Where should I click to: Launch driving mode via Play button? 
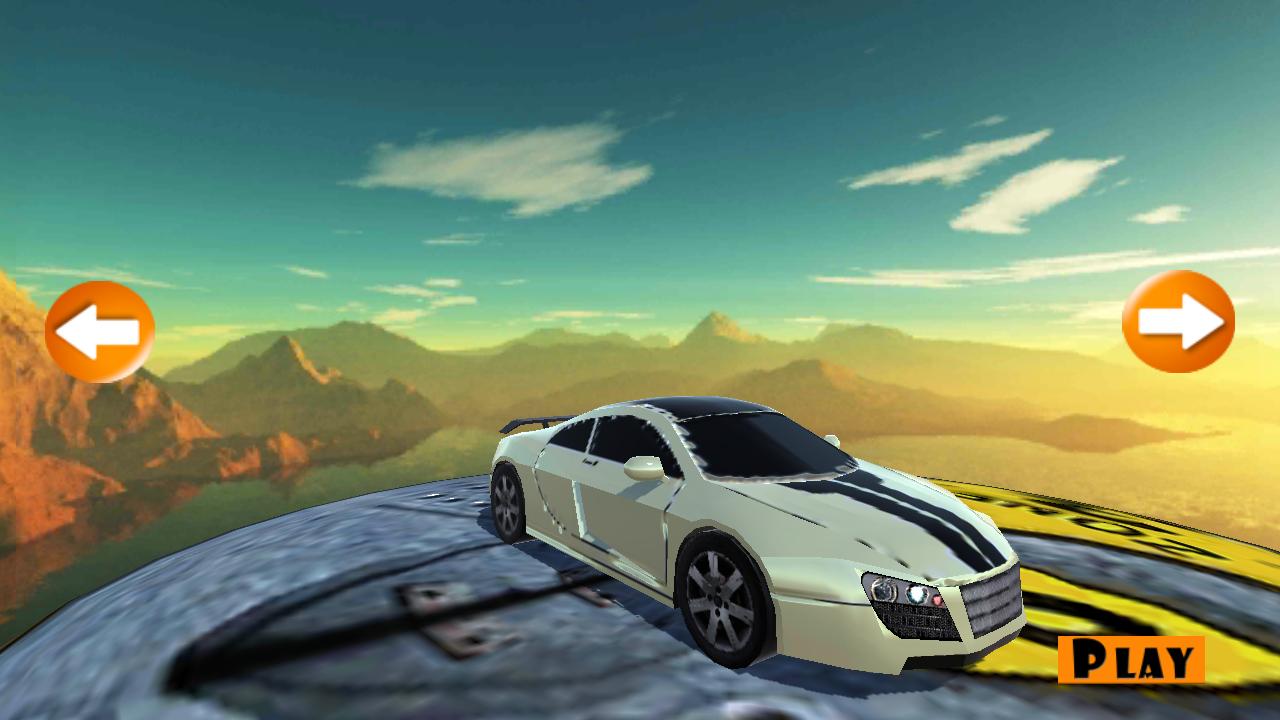click(1130, 660)
